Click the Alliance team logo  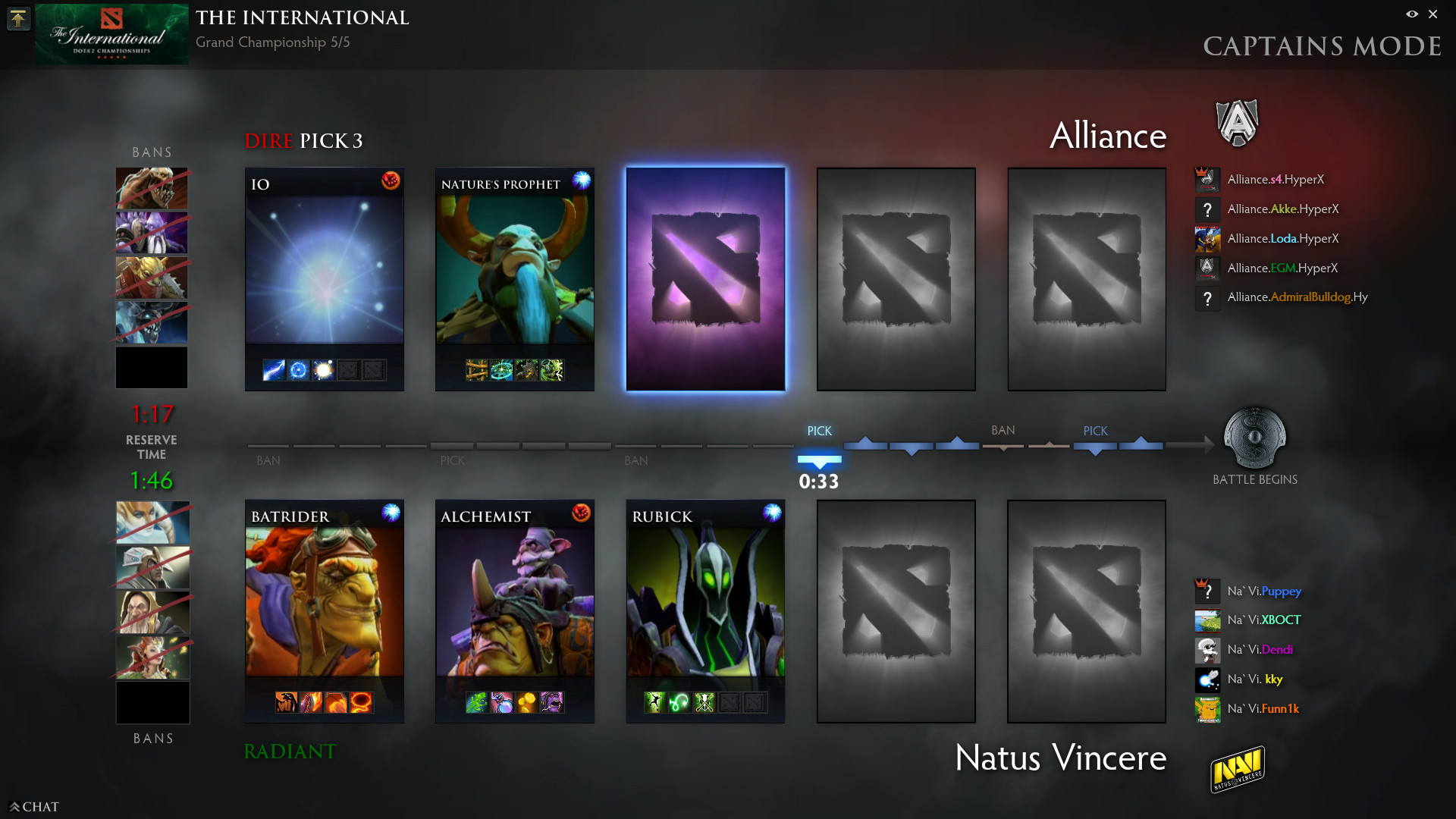1237,123
